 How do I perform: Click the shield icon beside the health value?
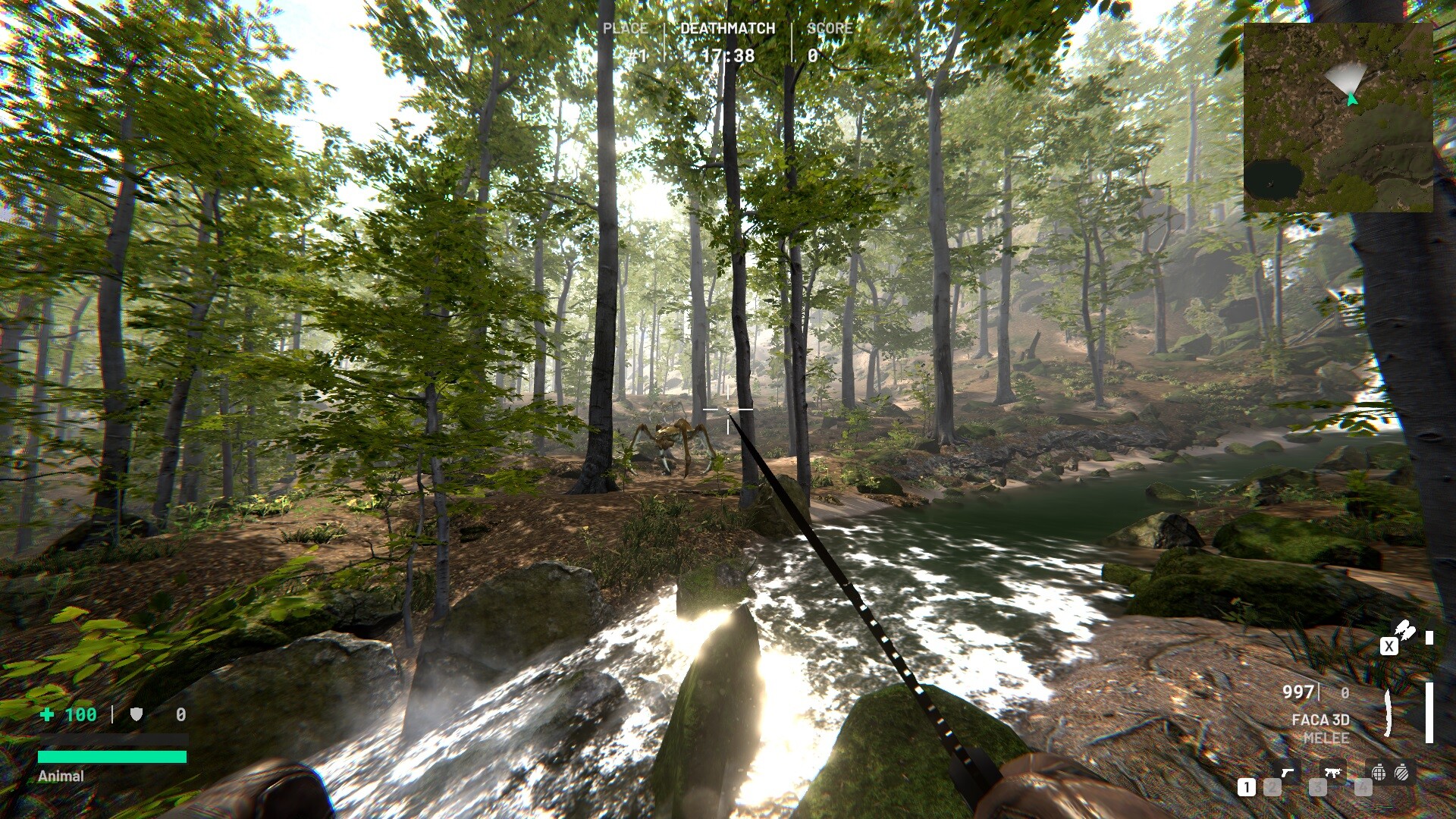(x=137, y=714)
